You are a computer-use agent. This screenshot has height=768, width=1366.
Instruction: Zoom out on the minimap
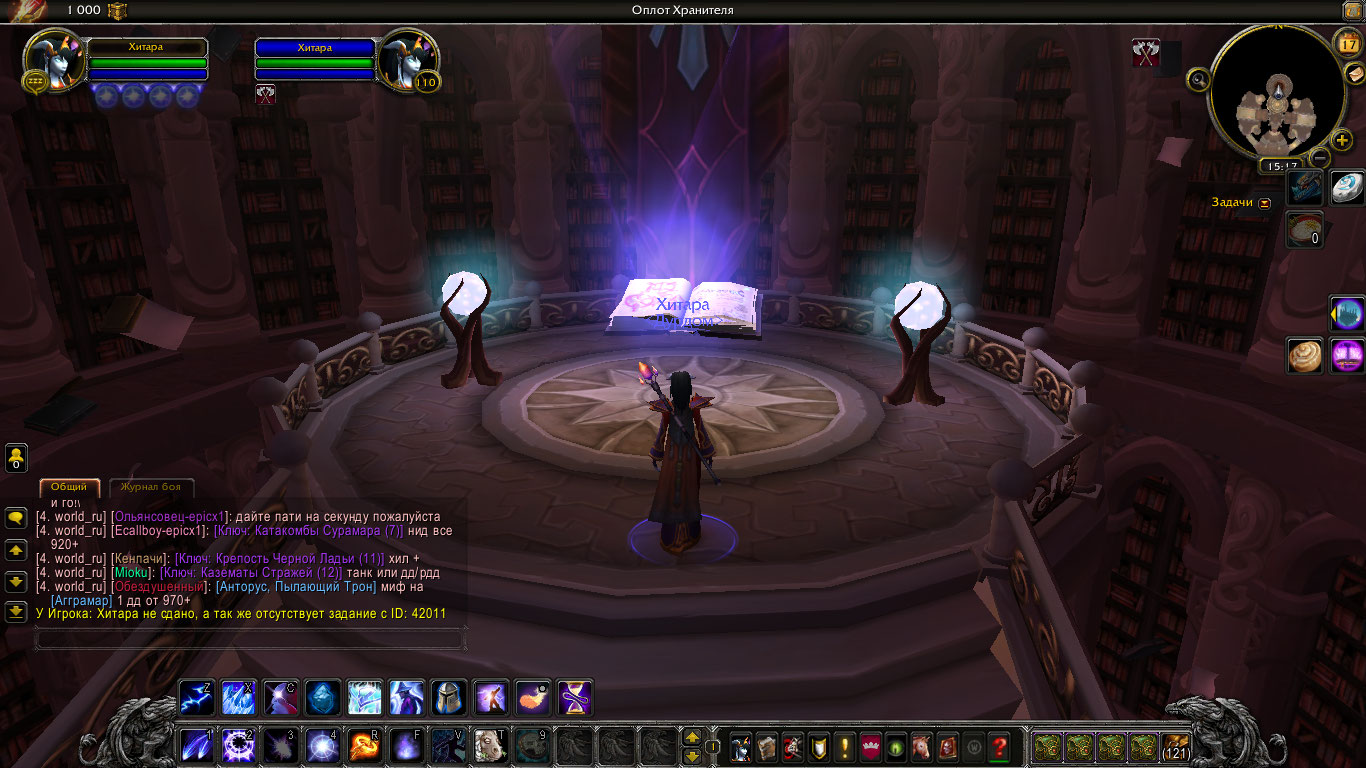point(1320,158)
